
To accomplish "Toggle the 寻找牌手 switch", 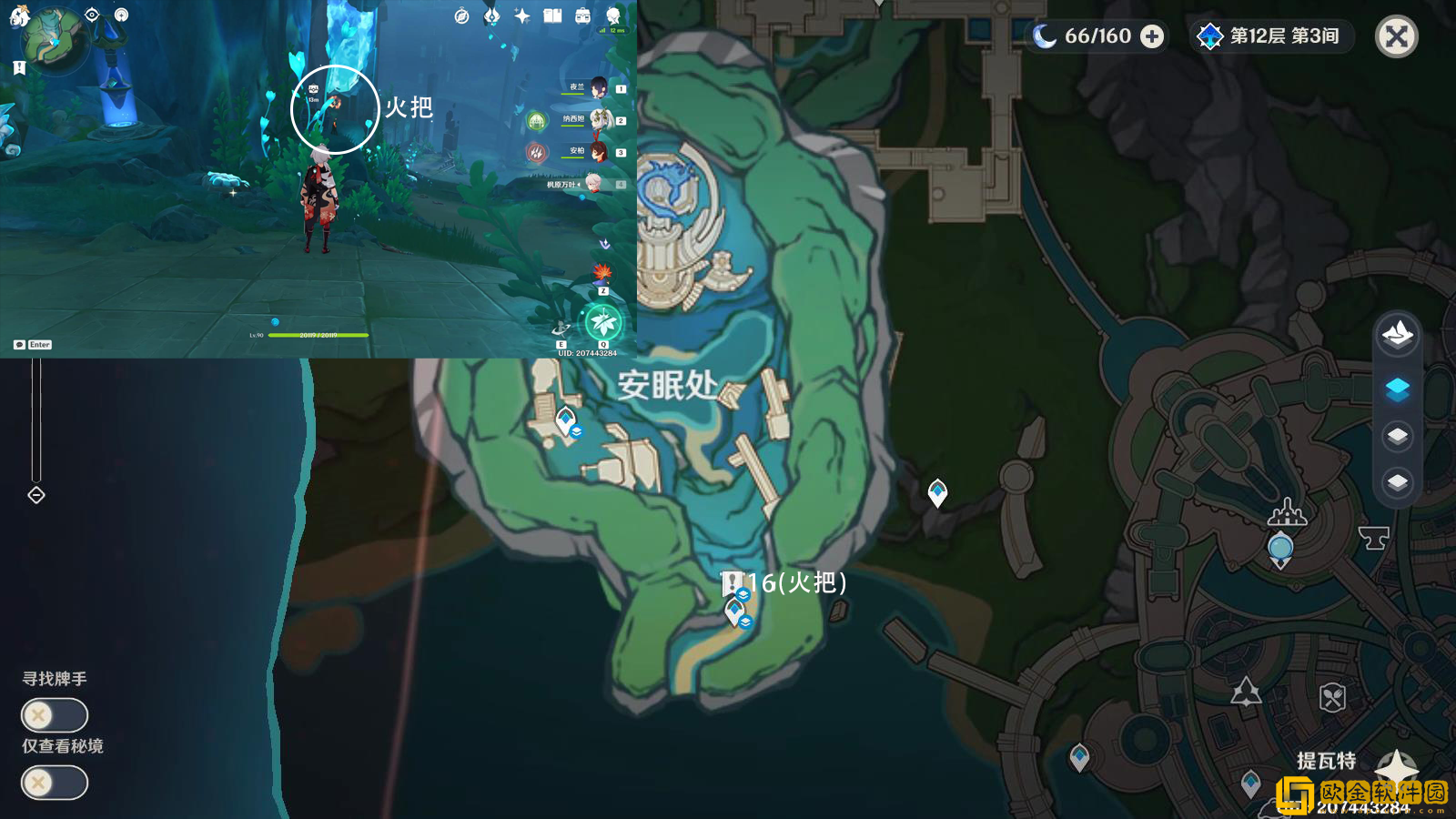I will click(x=55, y=715).
